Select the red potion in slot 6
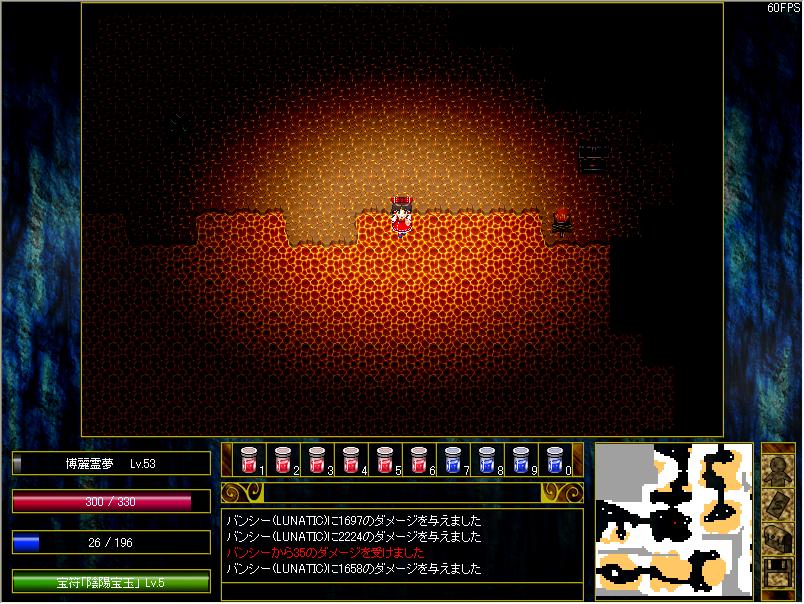The height and width of the screenshot is (604, 804). [x=419, y=459]
